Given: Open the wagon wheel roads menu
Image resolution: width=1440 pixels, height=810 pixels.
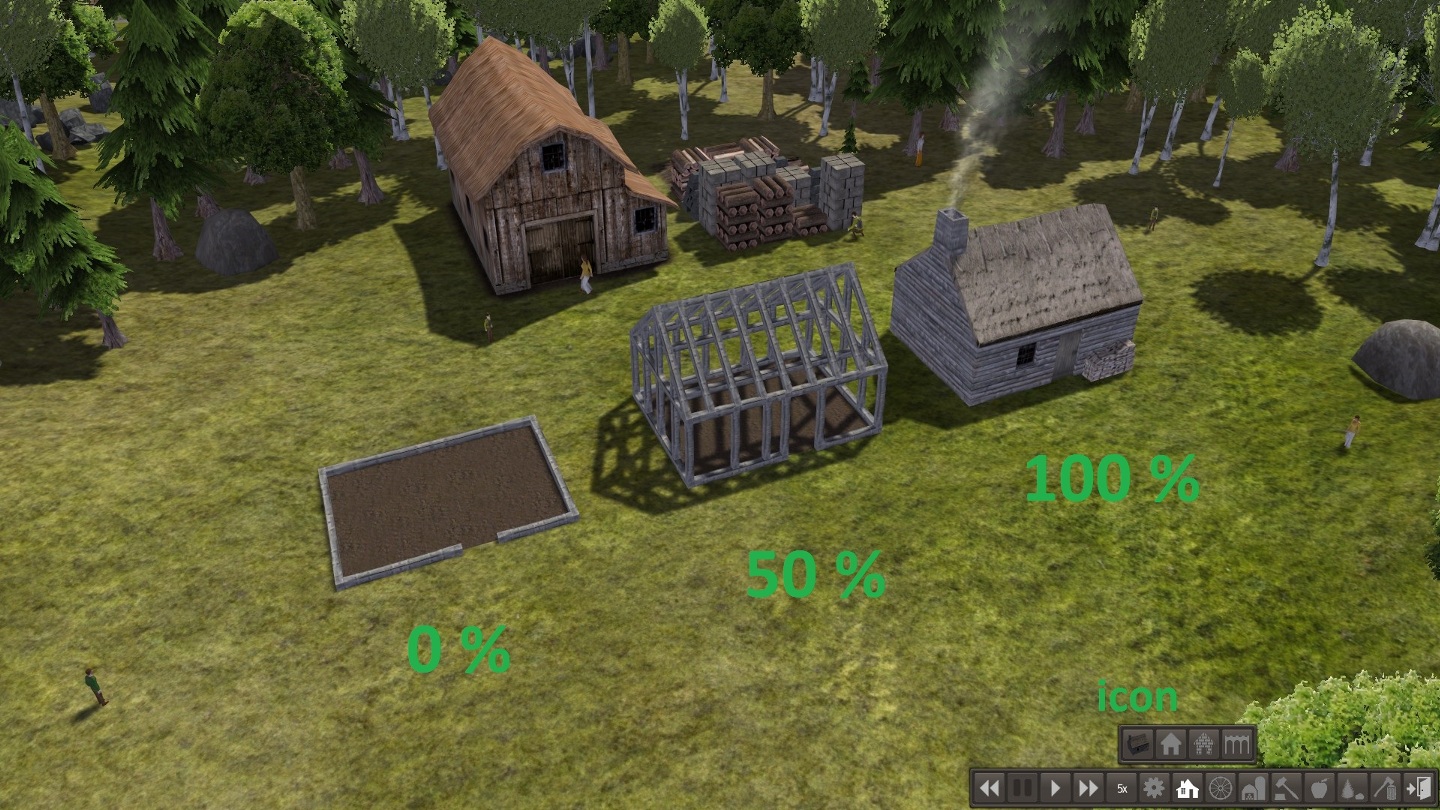Looking at the screenshot, I should click(1220, 788).
